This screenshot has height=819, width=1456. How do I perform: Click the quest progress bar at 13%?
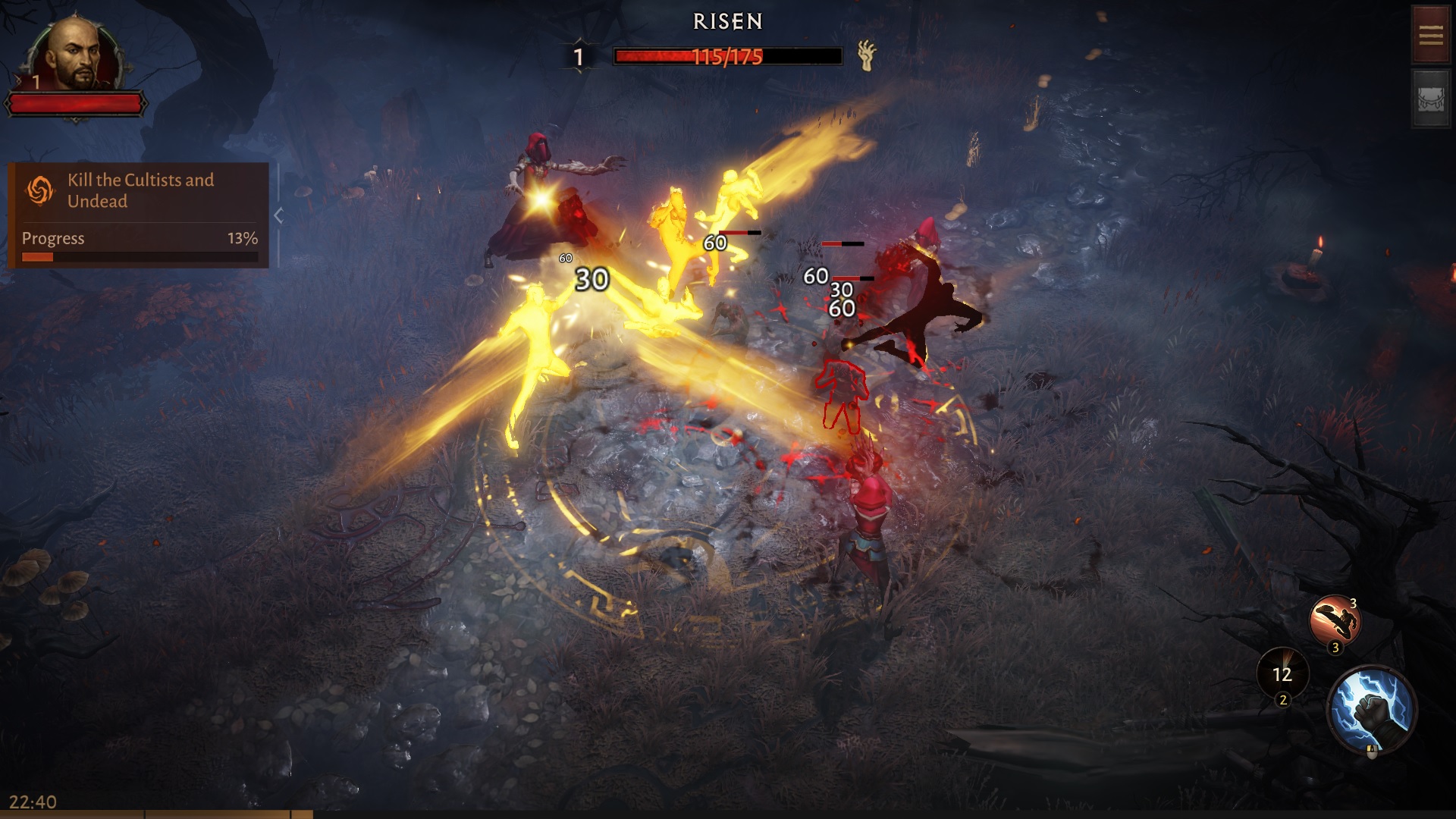point(140,257)
